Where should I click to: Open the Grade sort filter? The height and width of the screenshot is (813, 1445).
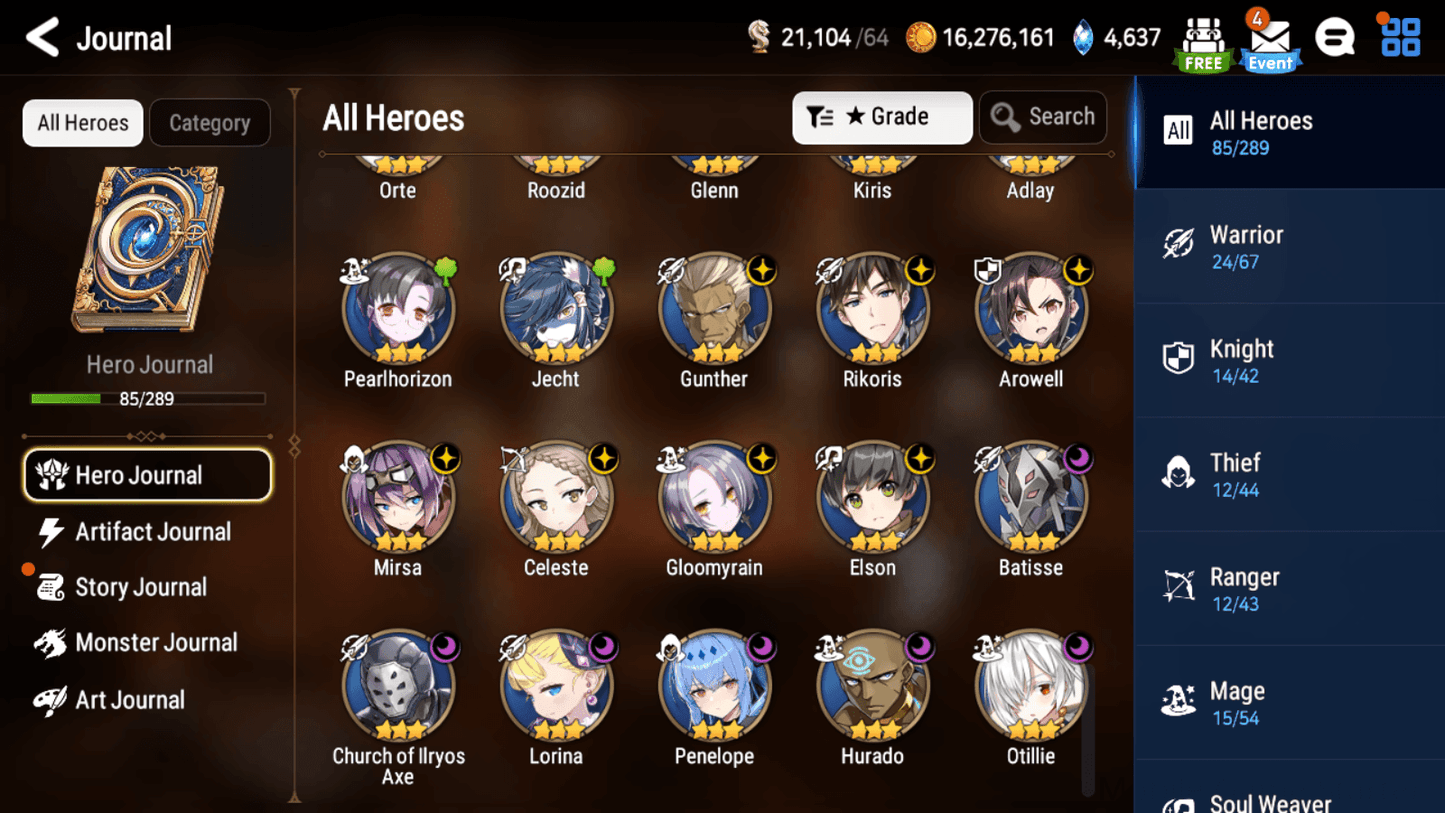pos(881,117)
